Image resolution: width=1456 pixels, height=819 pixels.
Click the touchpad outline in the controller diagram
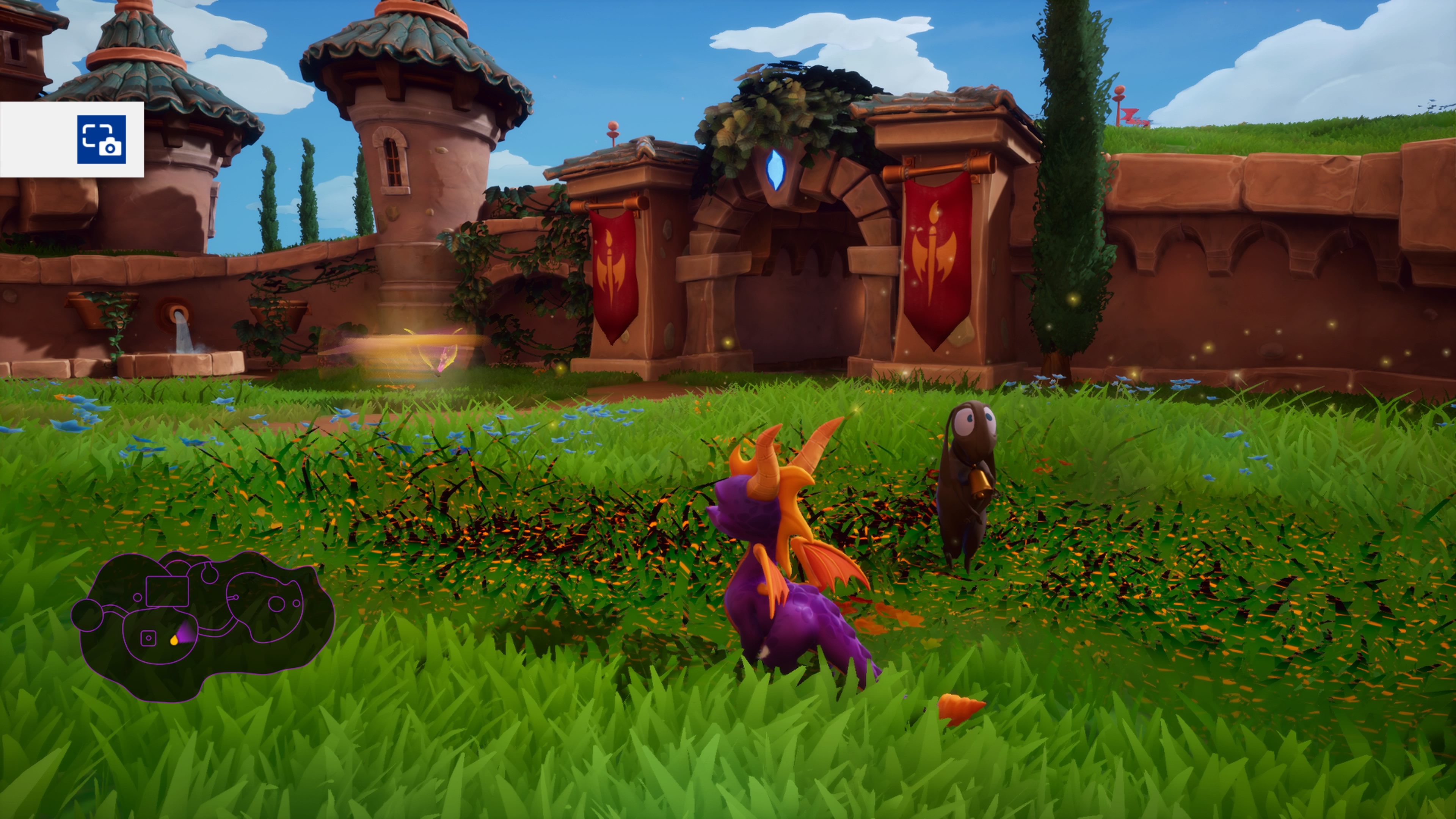[x=167, y=591]
